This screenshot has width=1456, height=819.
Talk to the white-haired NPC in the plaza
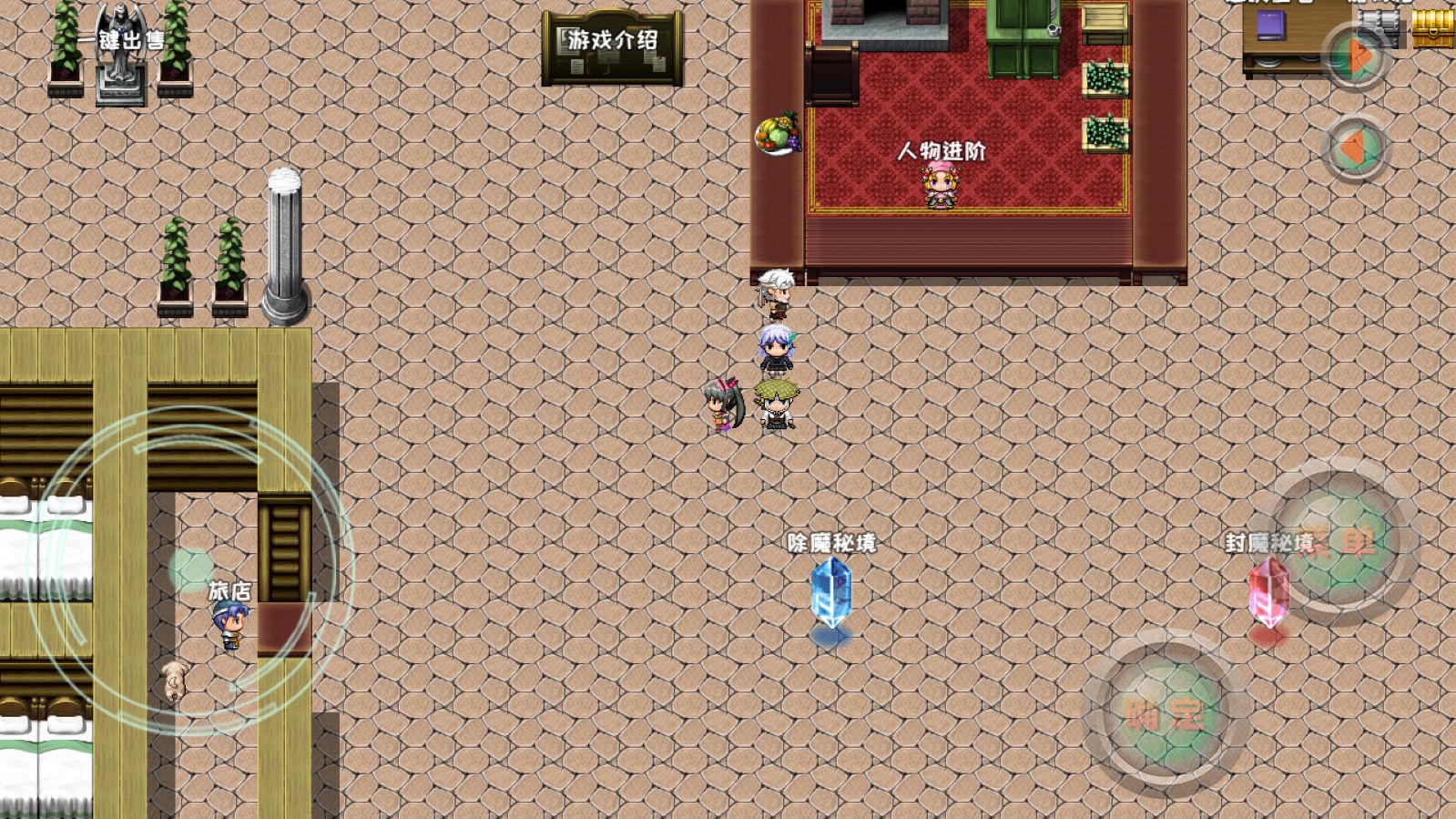pyautogui.click(x=776, y=292)
